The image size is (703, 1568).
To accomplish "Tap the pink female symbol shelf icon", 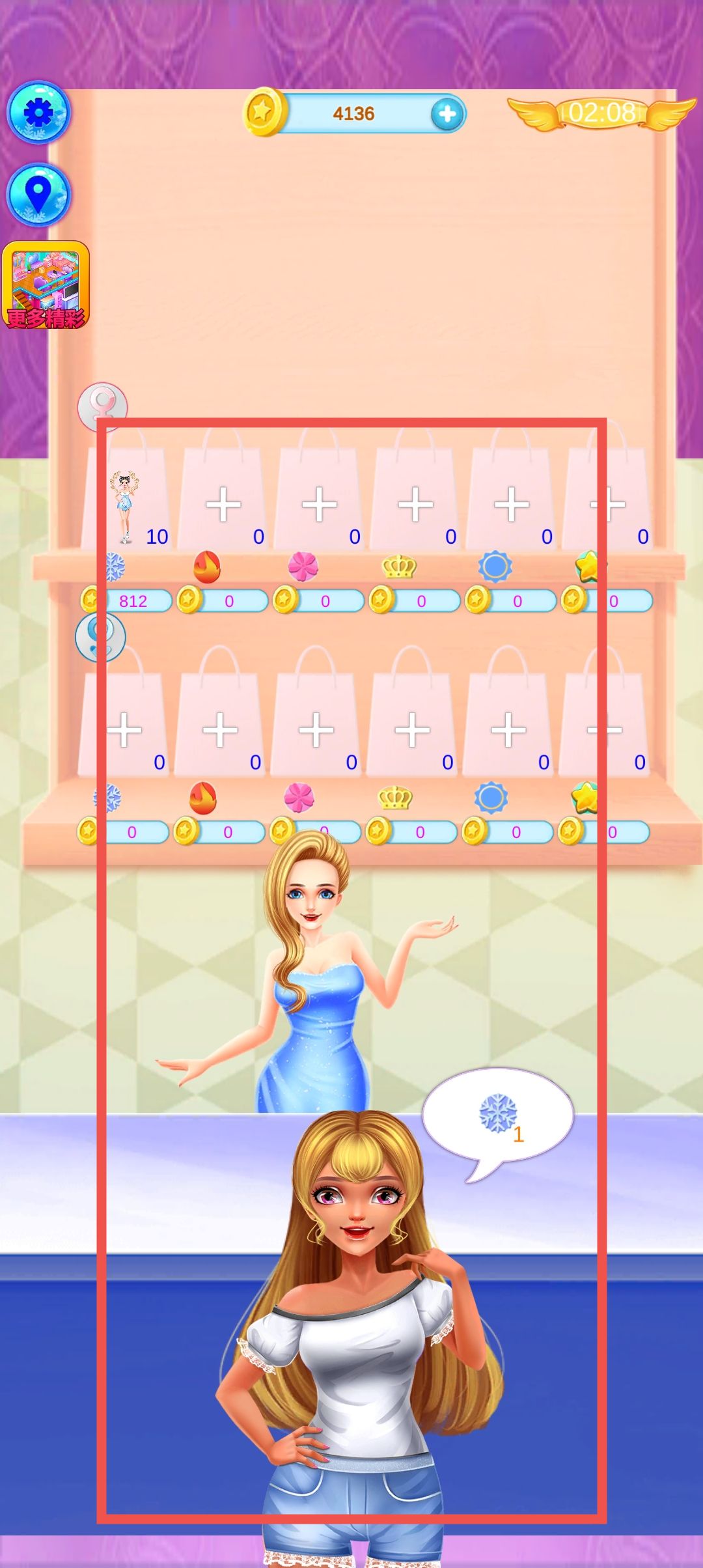I will point(102,406).
